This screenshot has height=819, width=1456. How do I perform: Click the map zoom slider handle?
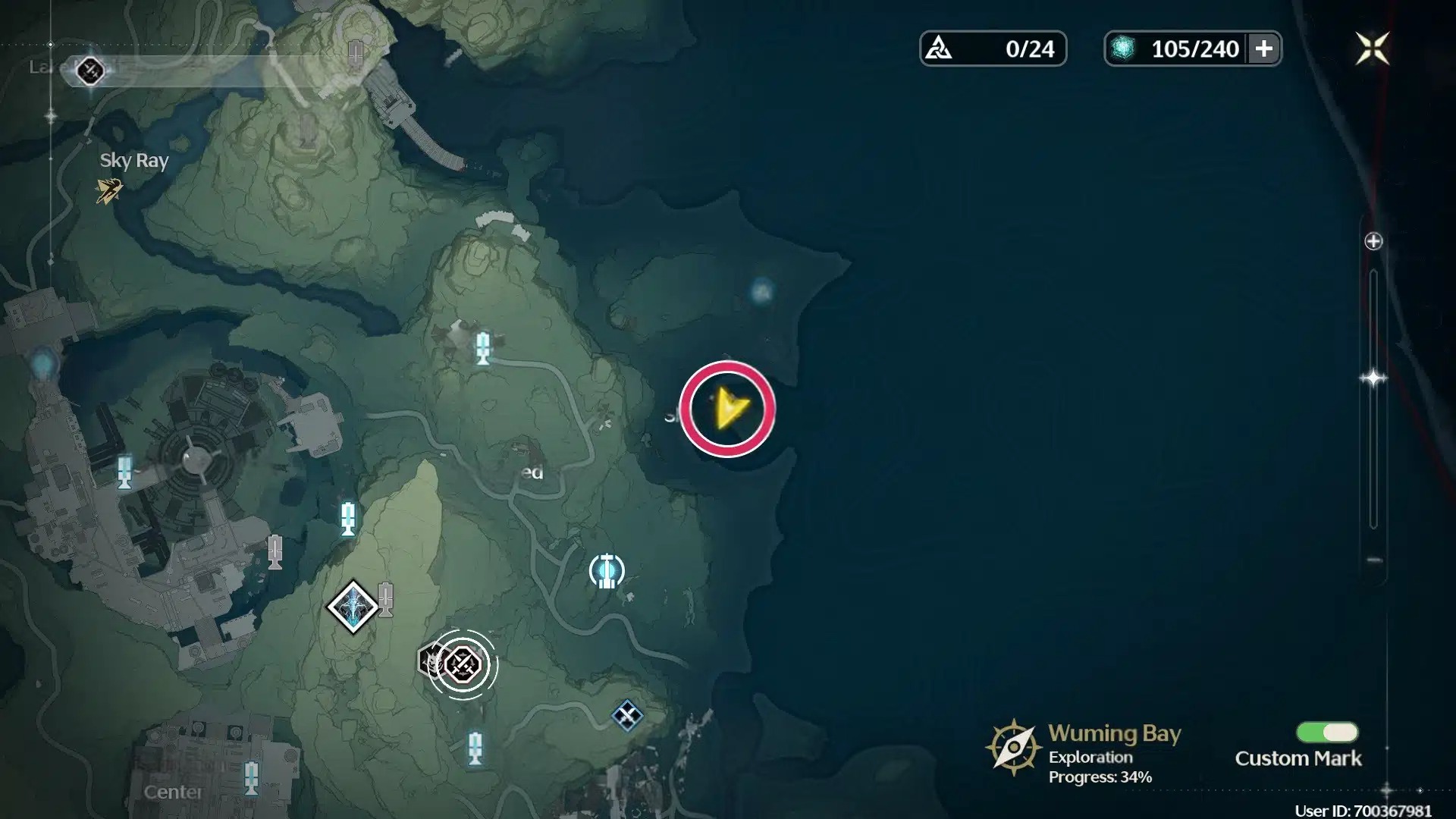(x=1373, y=378)
